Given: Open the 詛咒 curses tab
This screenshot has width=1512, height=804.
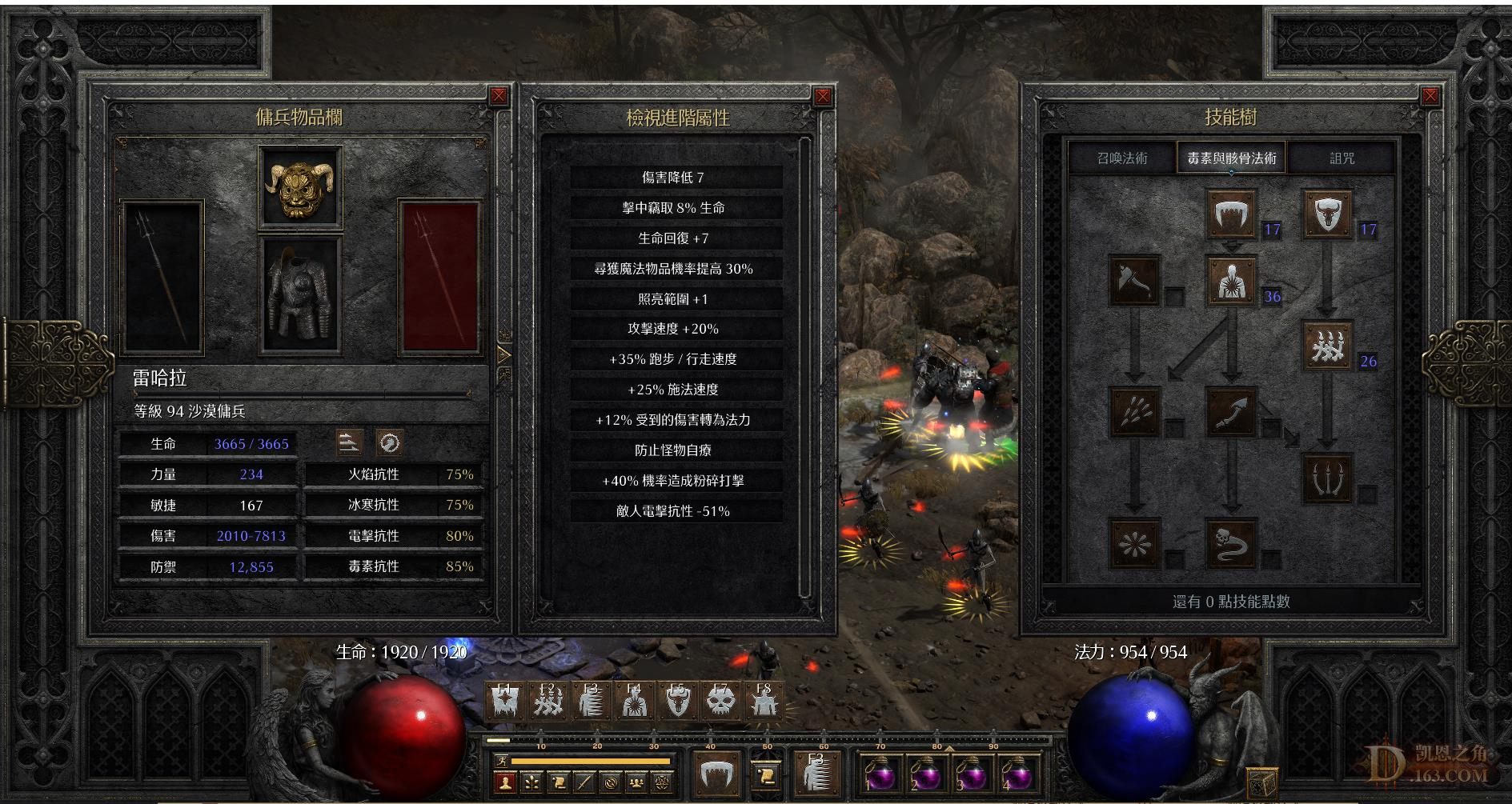Looking at the screenshot, I should (1342, 158).
